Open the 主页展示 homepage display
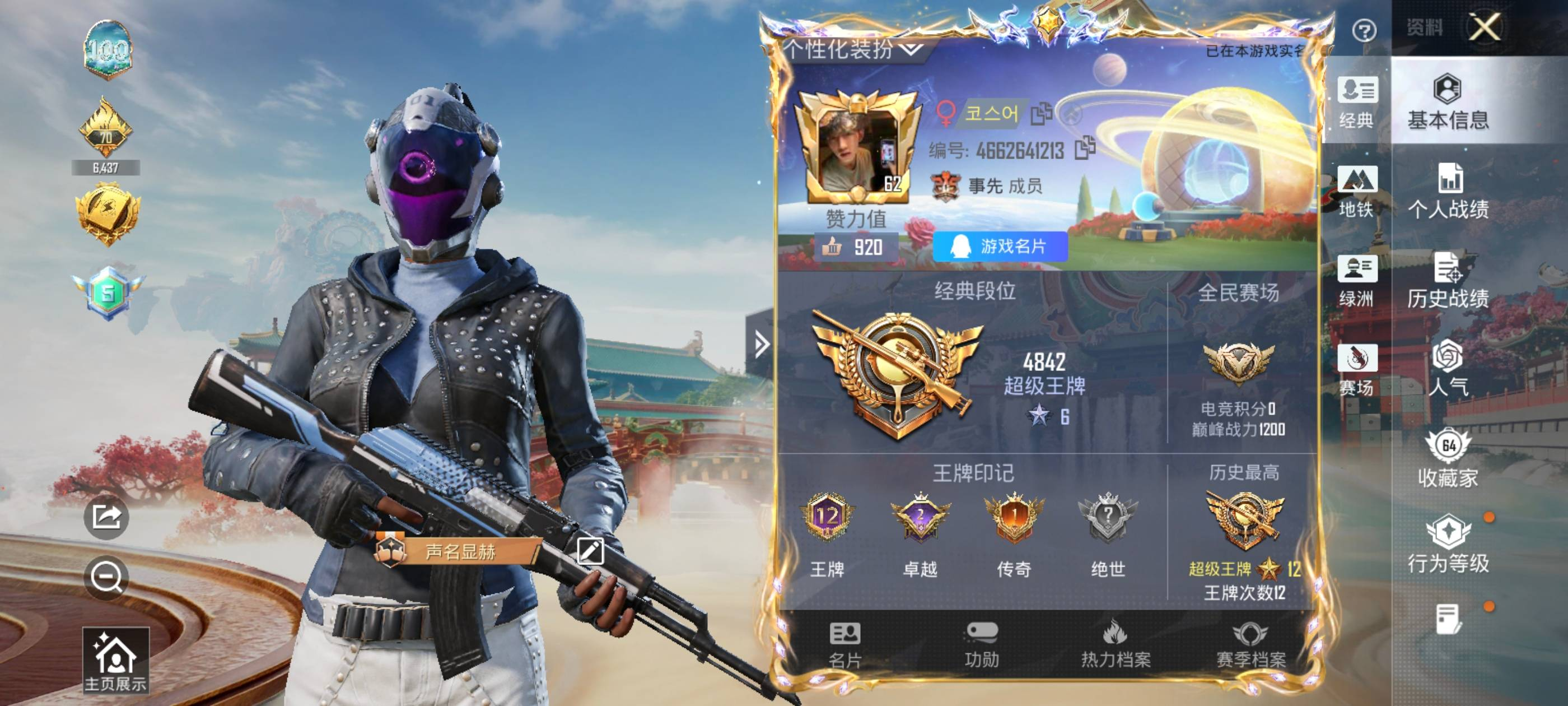 [x=116, y=661]
